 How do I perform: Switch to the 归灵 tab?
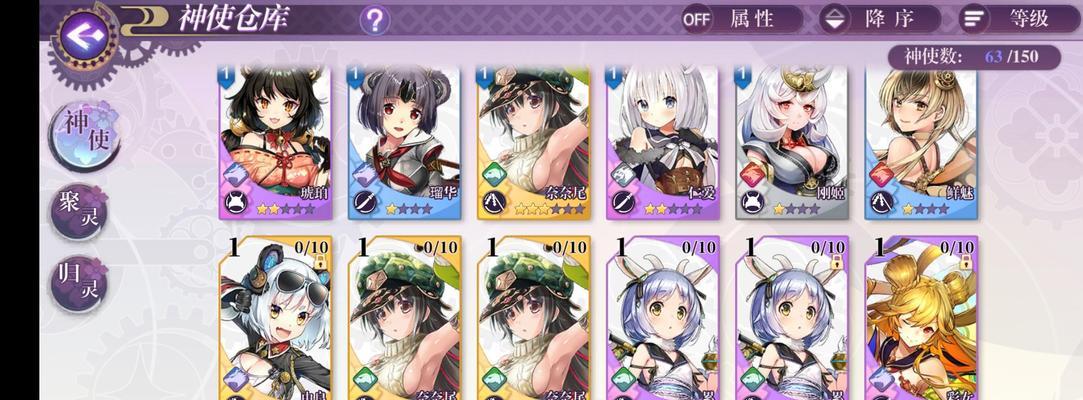79,283
